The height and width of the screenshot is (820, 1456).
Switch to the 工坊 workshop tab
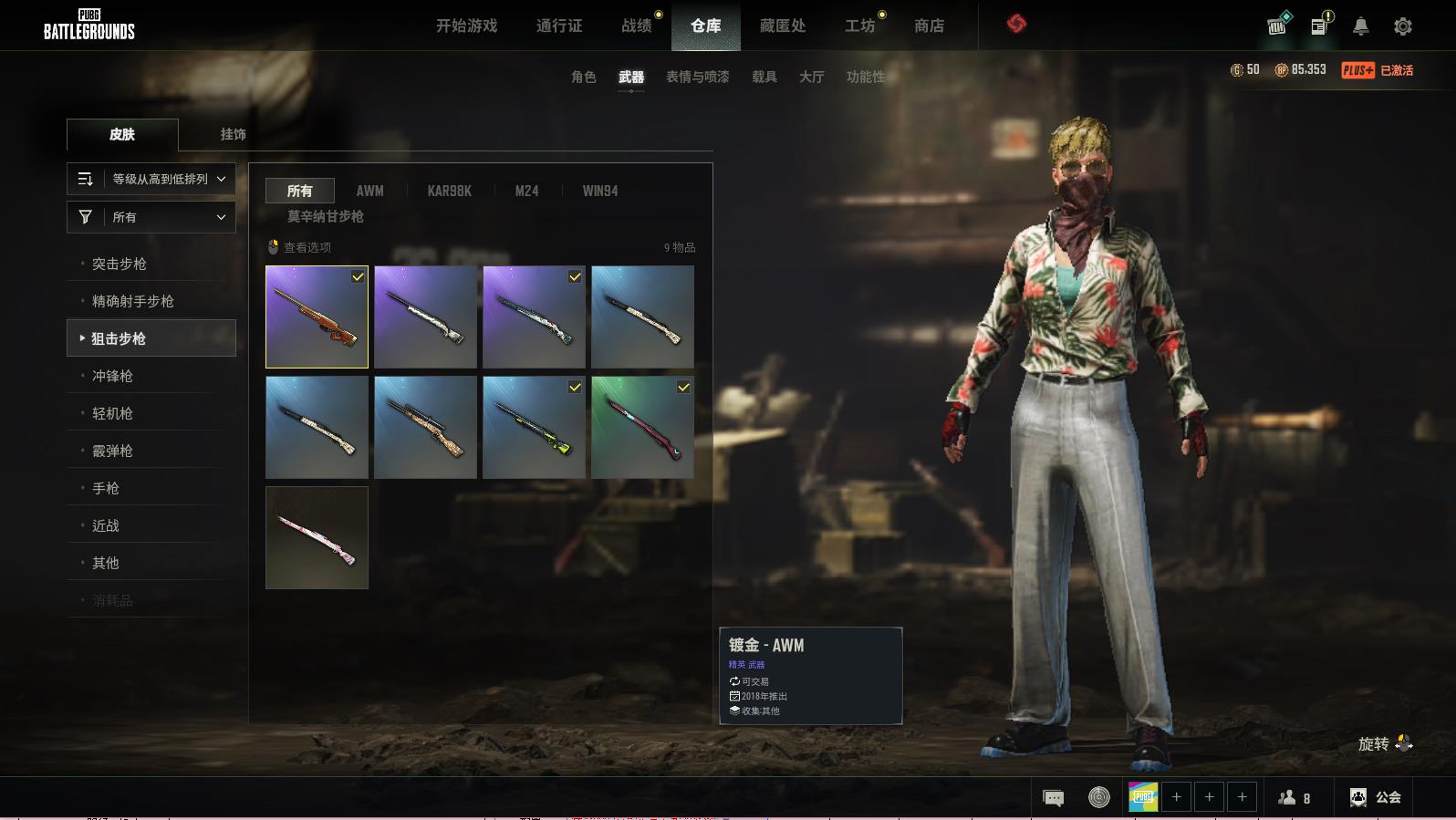click(859, 26)
